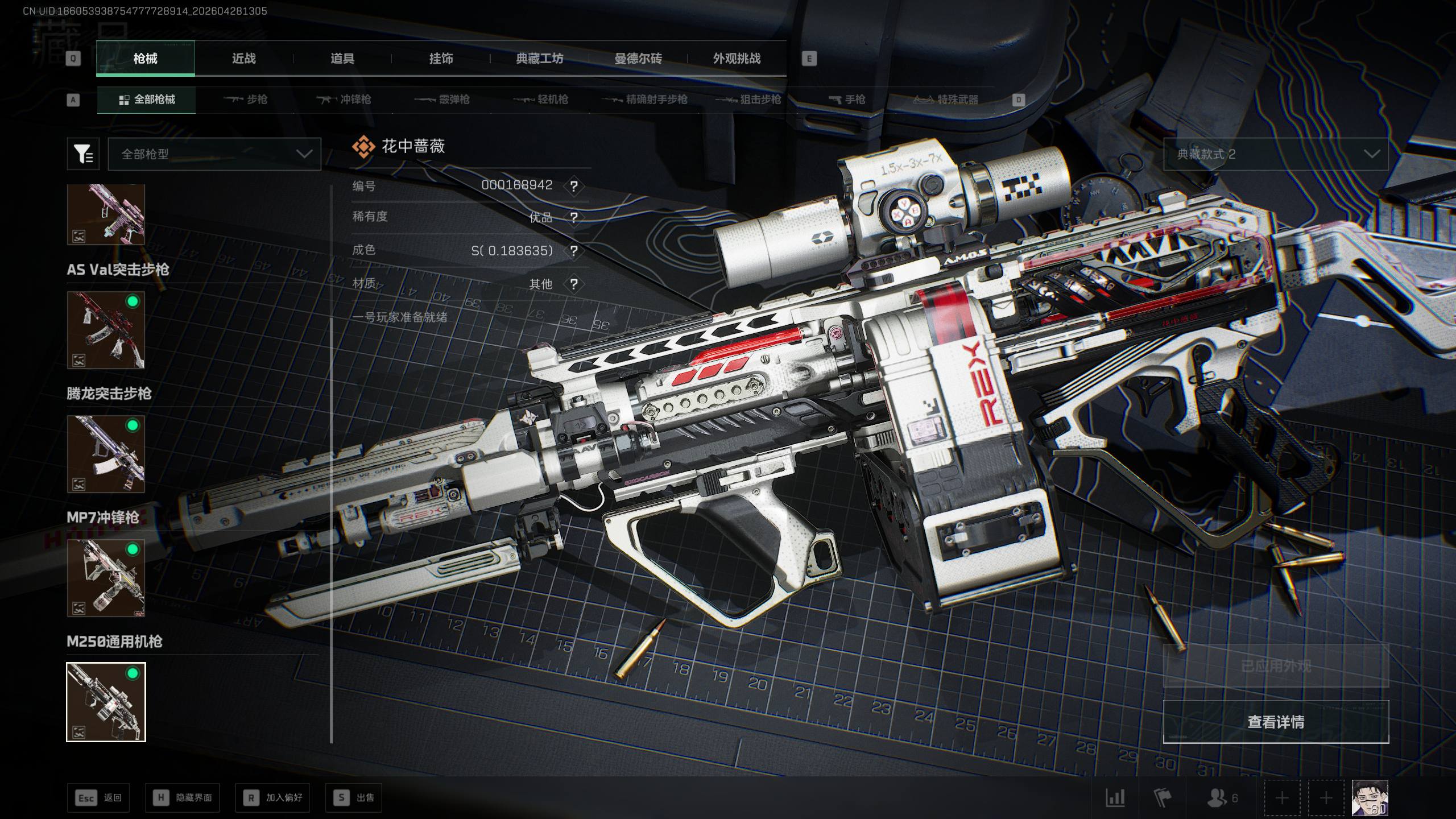The width and height of the screenshot is (1456, 819).
Task: Open the 曼德尔砖 tab
Action: (x=638, y=59)
